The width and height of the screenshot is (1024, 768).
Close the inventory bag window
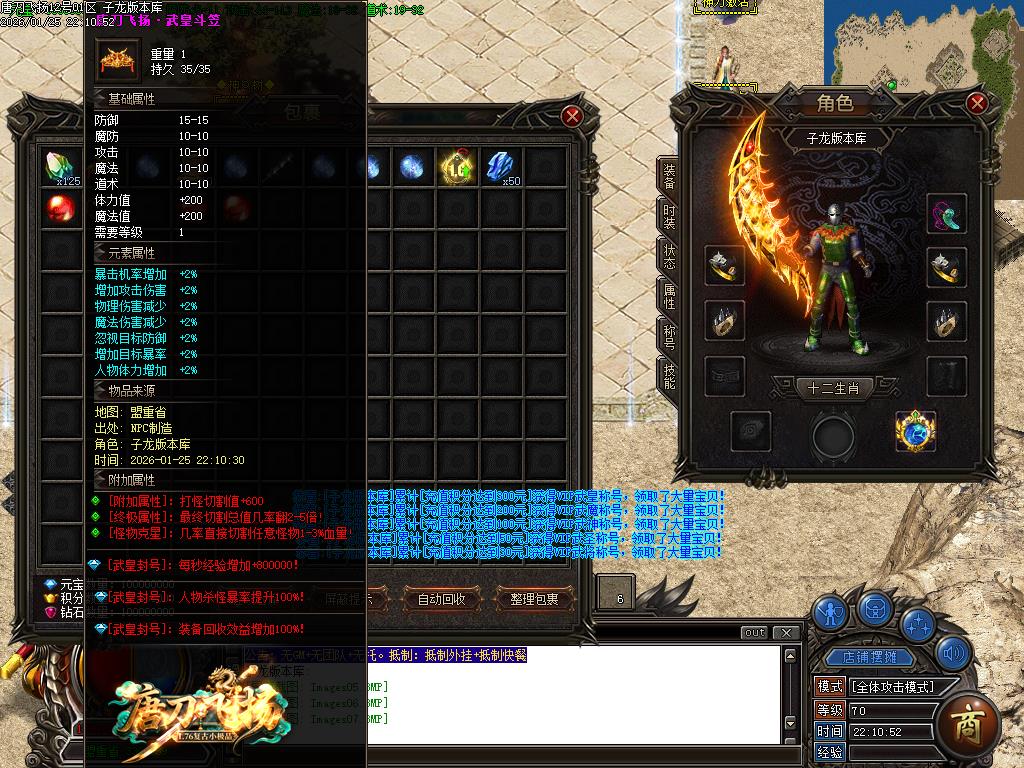[573, 116]
